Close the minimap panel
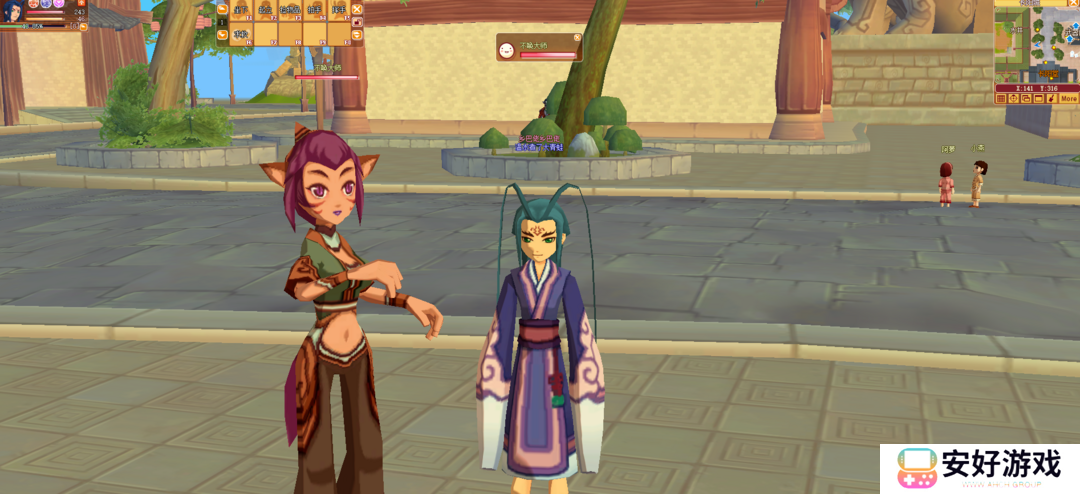Viewport: 1080px width, 494px height. [x=1074, y=4]
